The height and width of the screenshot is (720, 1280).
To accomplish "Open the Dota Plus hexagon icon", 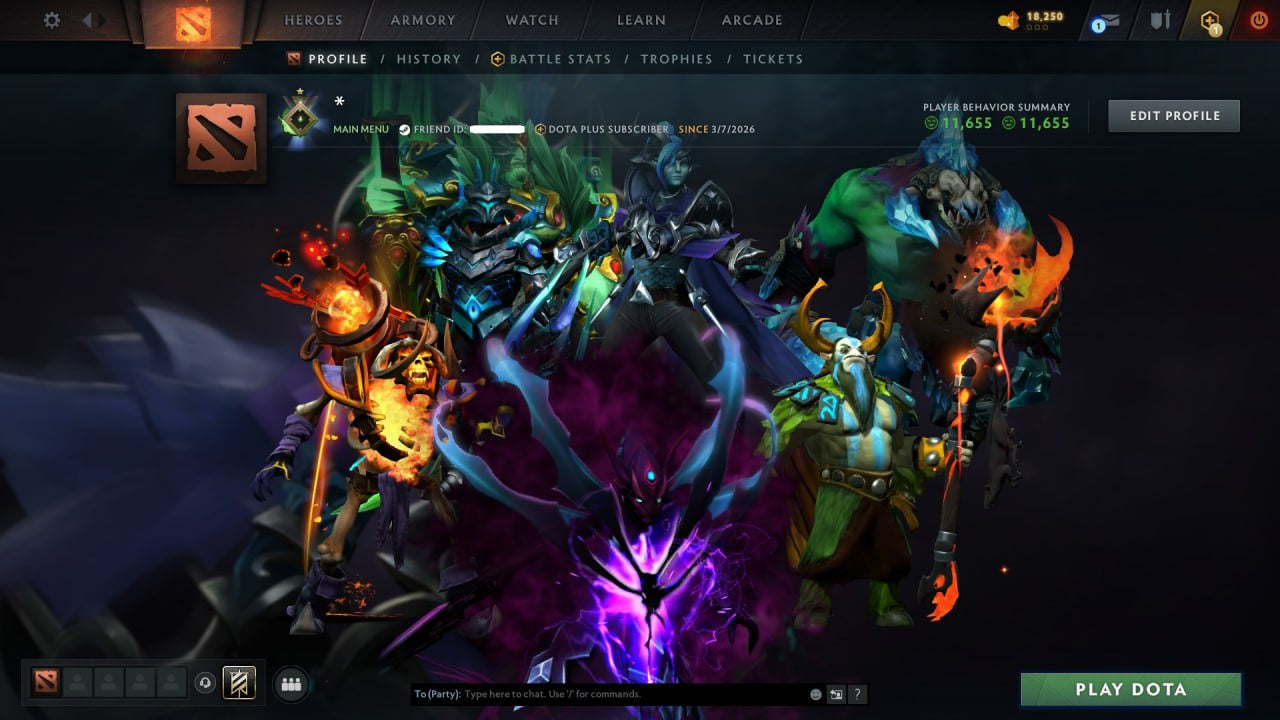I will click(x=1210, y=19).
